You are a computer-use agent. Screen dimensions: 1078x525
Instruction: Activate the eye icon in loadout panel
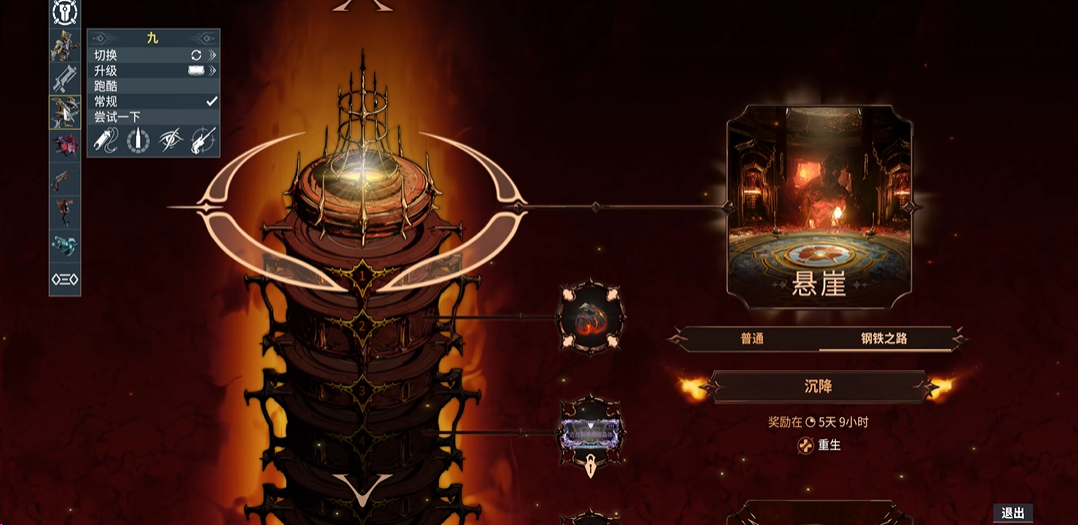coord(171,139)
